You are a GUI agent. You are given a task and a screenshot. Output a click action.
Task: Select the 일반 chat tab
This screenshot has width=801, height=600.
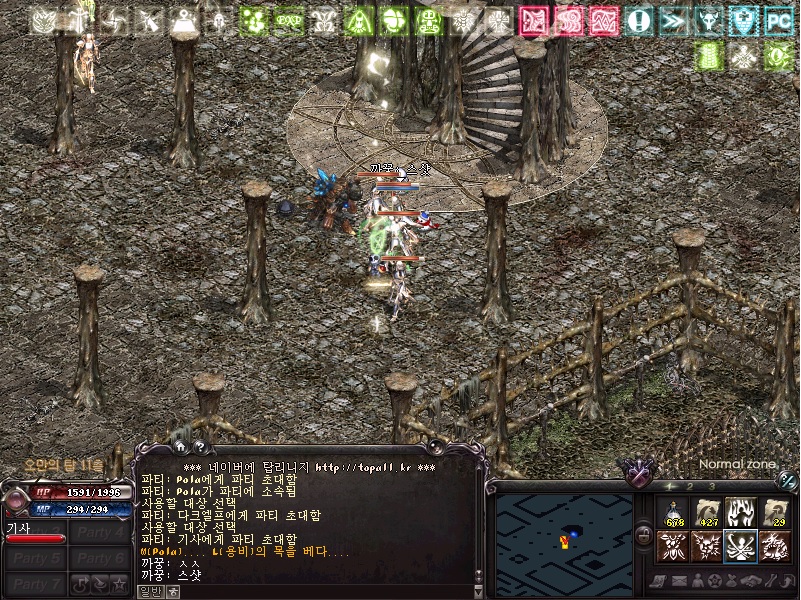150,591
